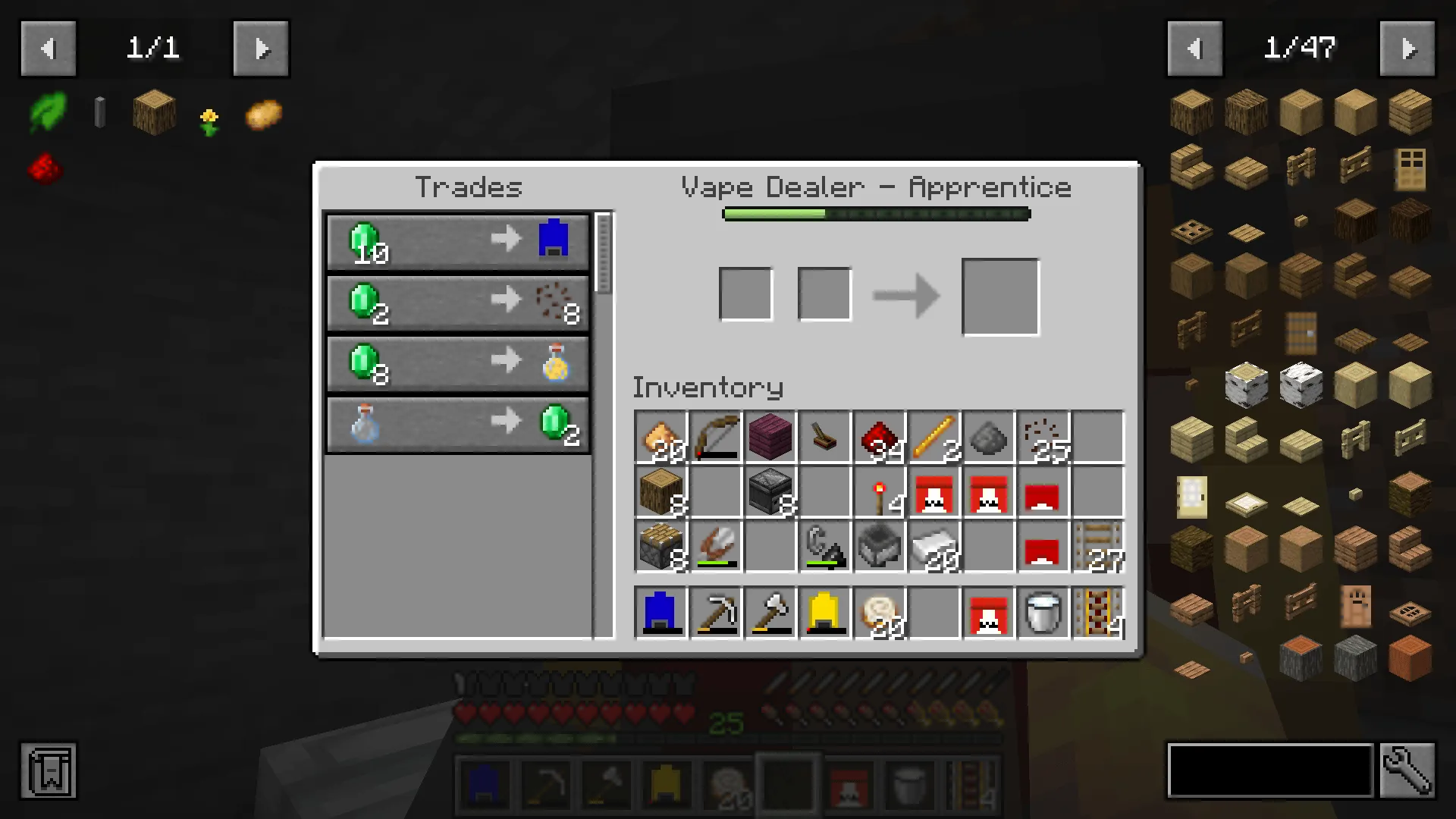This screenshot has width=1456, height=819.
Task: Grab the stack of 25 cocoa beans
Action: tap(1043, 436)
